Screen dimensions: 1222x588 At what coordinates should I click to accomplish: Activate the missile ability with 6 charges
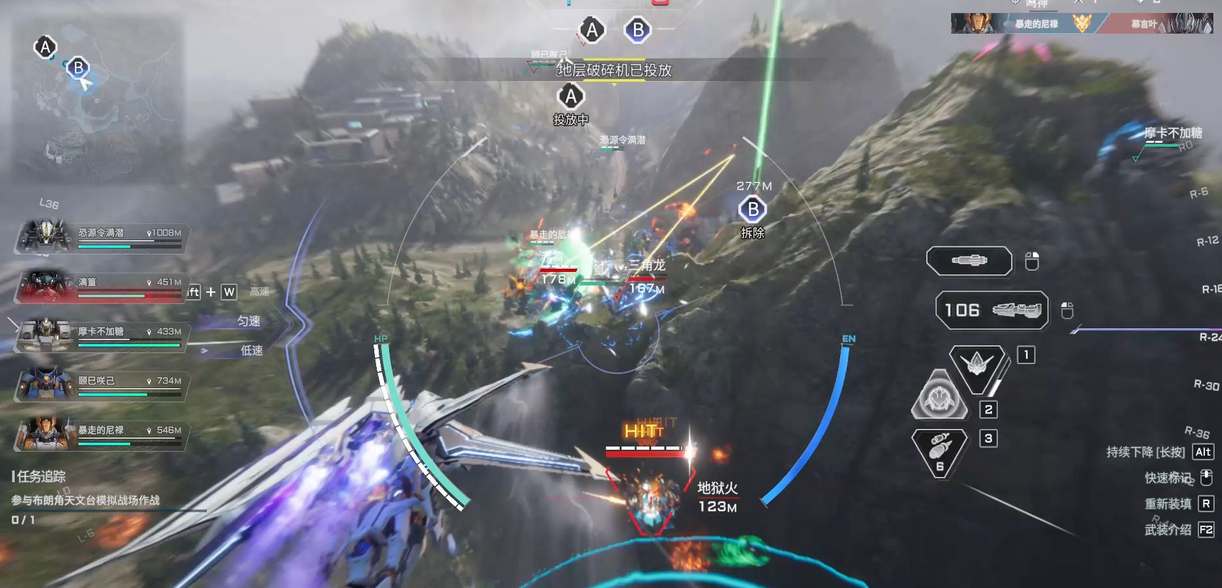[x=940, y=449]
